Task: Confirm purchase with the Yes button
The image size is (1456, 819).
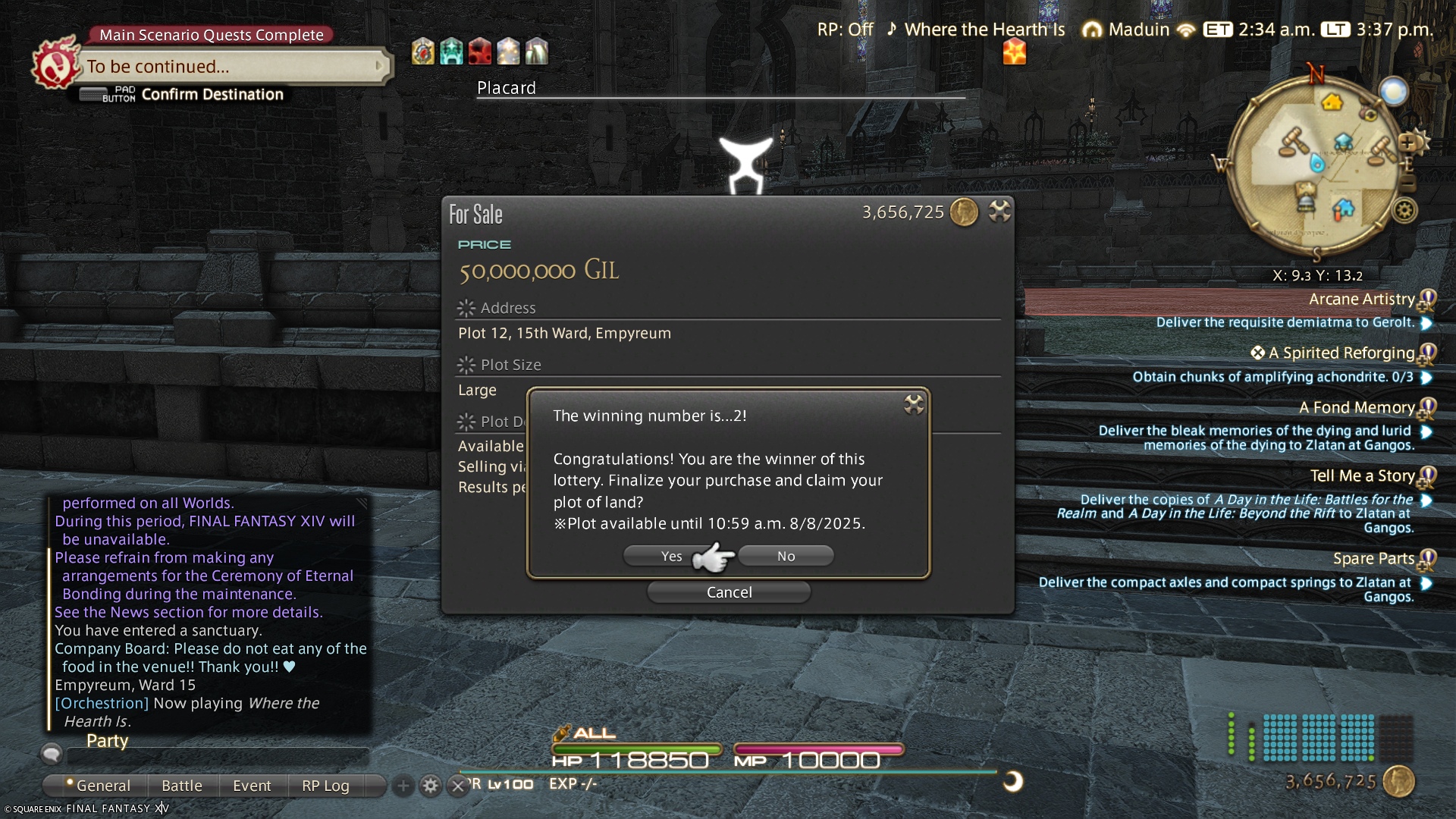Action: coord(671,557)
